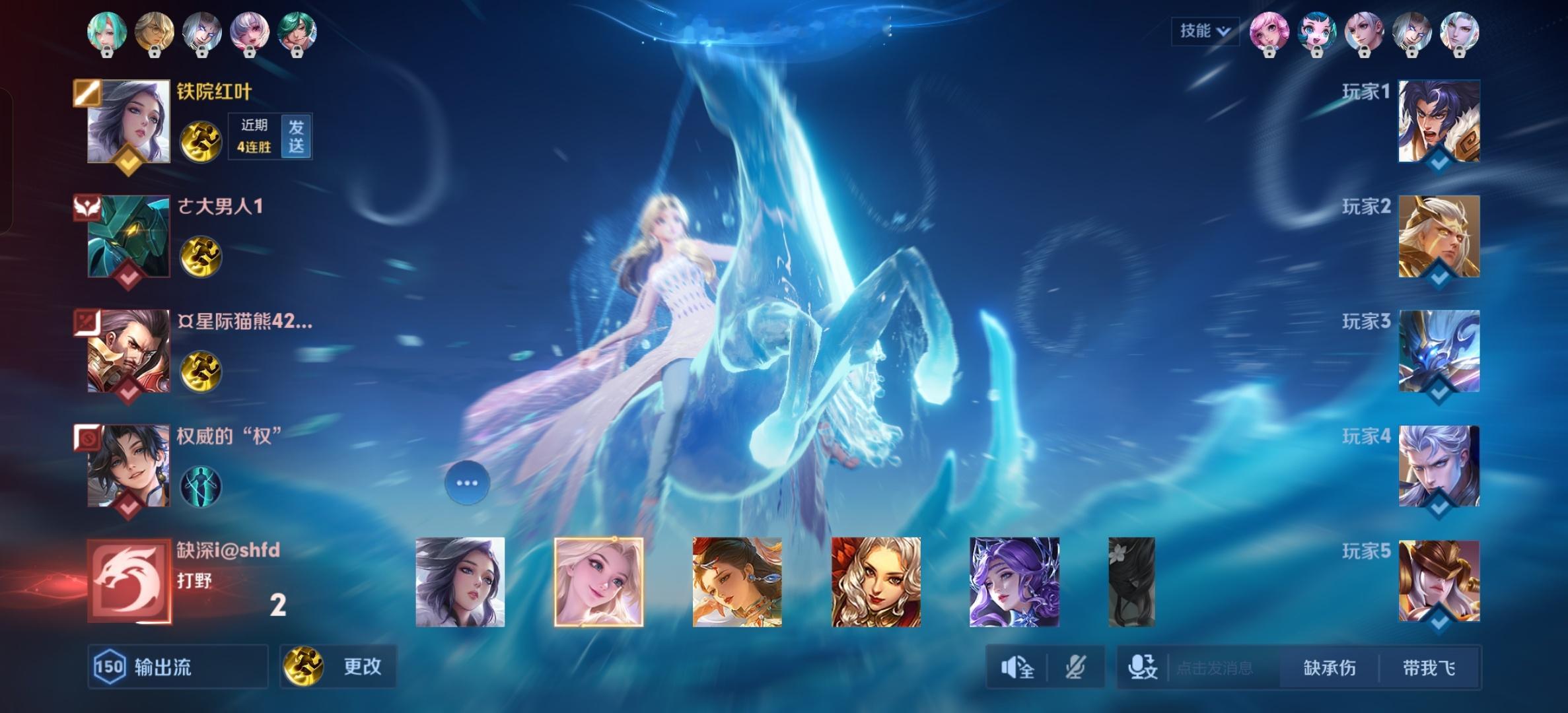Toggle the speaker voice channel icon
Screen dimensions: 1568x713
[x=1017, y=668]
